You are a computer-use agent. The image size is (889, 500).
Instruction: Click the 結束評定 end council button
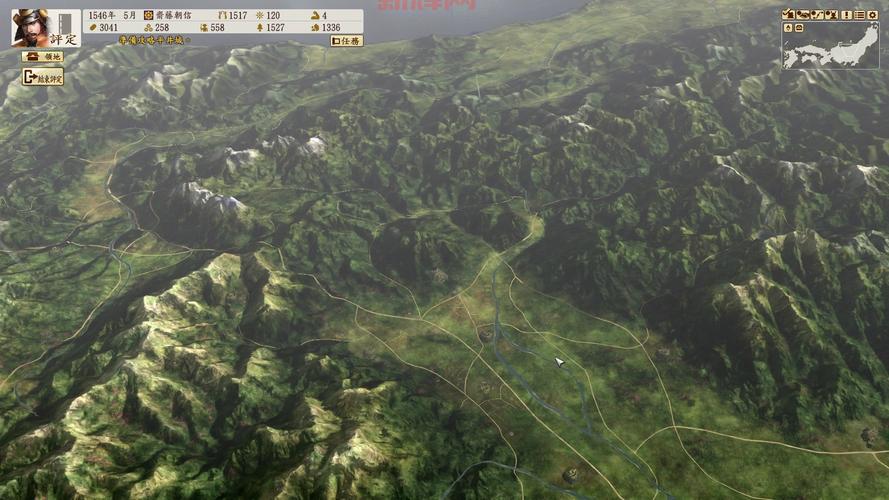click(42, 76)
